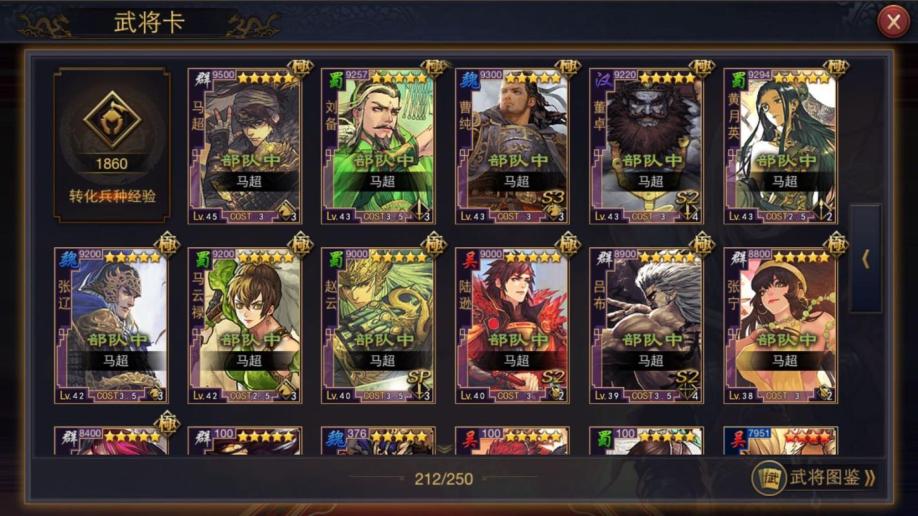Choose the 吕布 general card
Screen dimensions: 918x516
coord(646,325)
